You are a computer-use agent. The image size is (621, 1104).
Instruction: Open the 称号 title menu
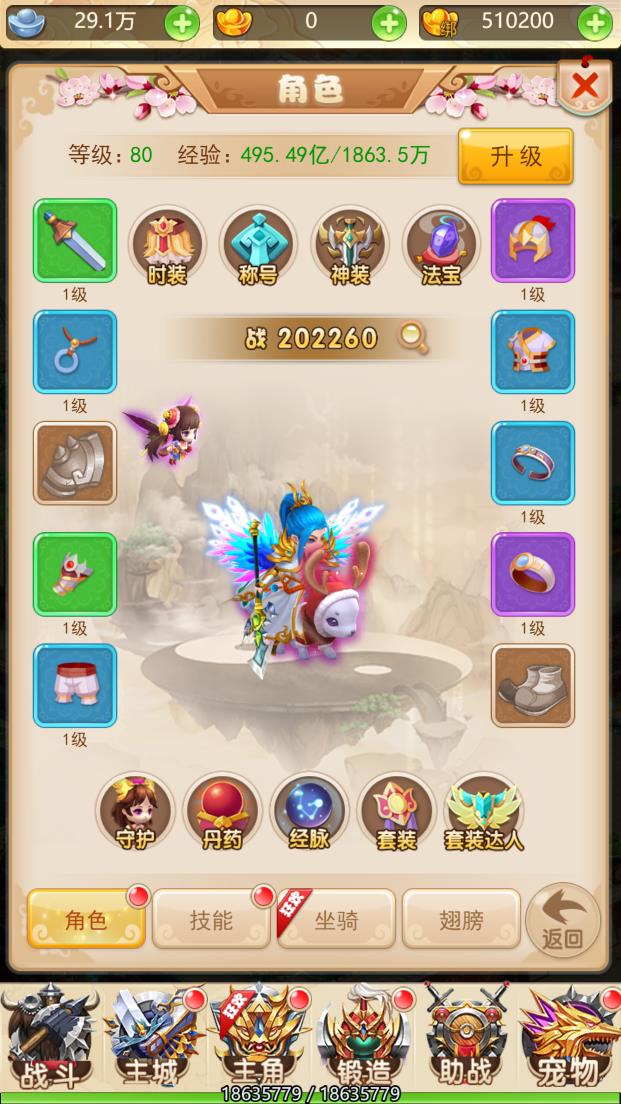coord(258,247)
